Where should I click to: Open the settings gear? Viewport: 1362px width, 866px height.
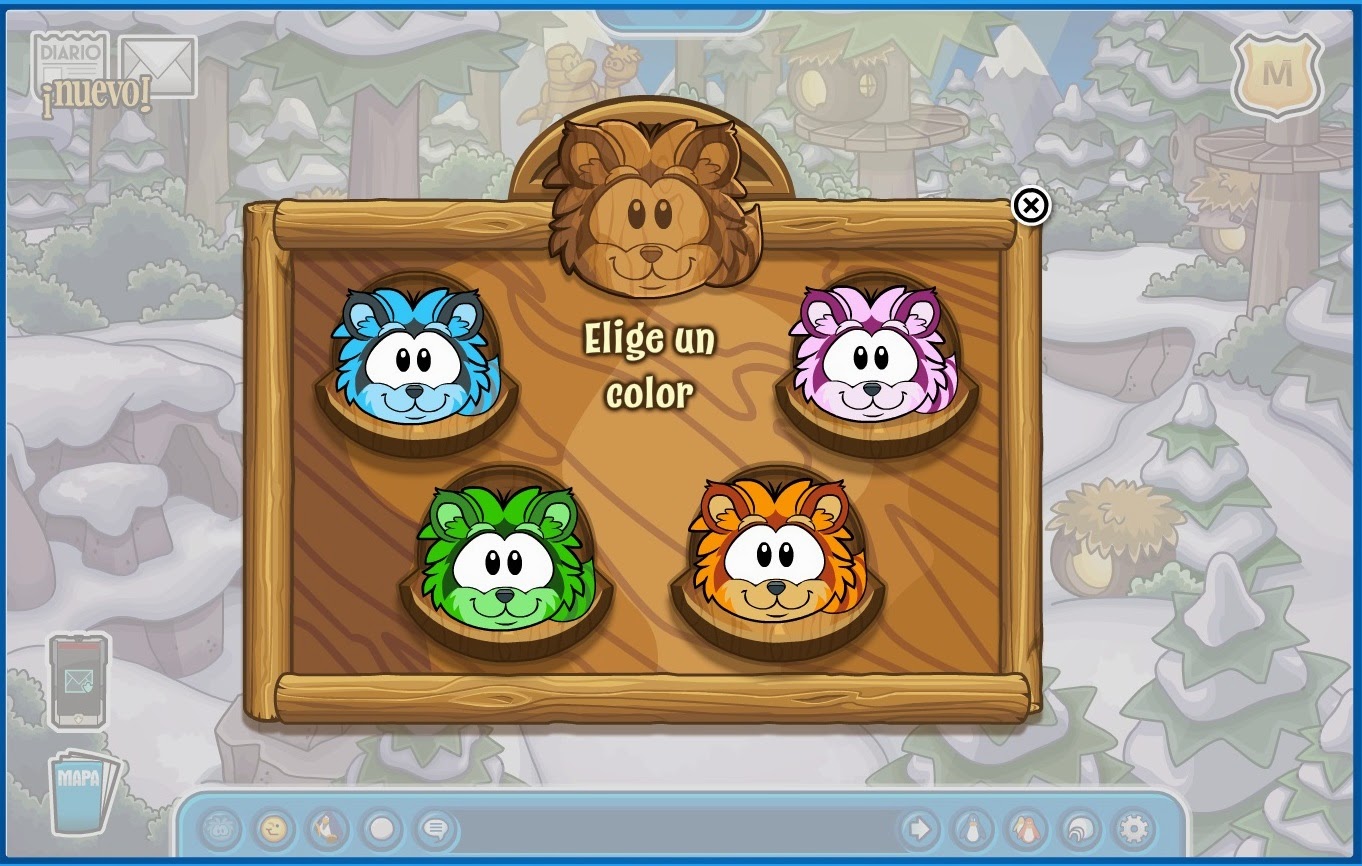coord(1133,830)
